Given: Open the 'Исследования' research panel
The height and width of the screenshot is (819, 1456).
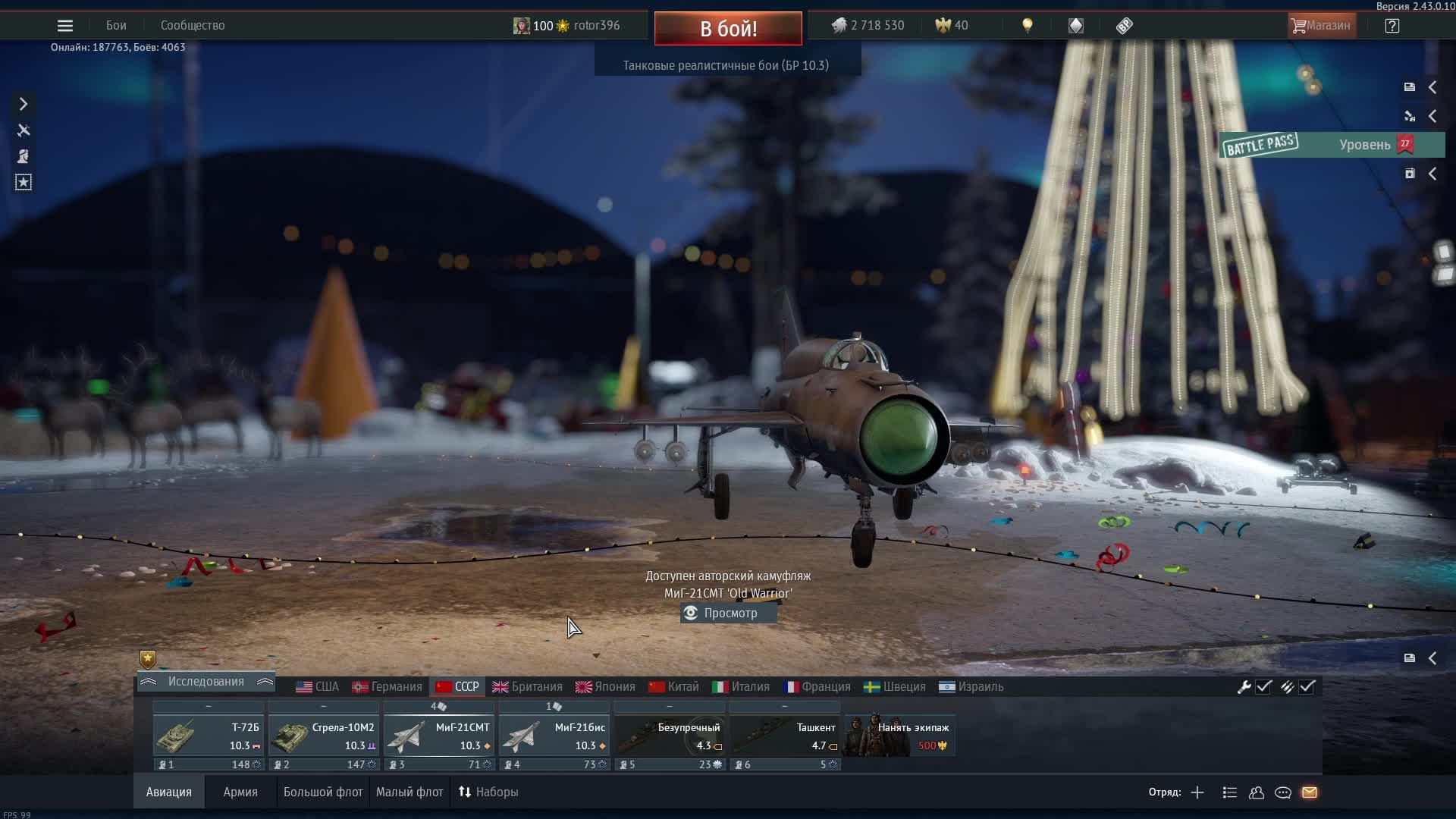Looking at the screenshot, I should click(x=206, y=682).
